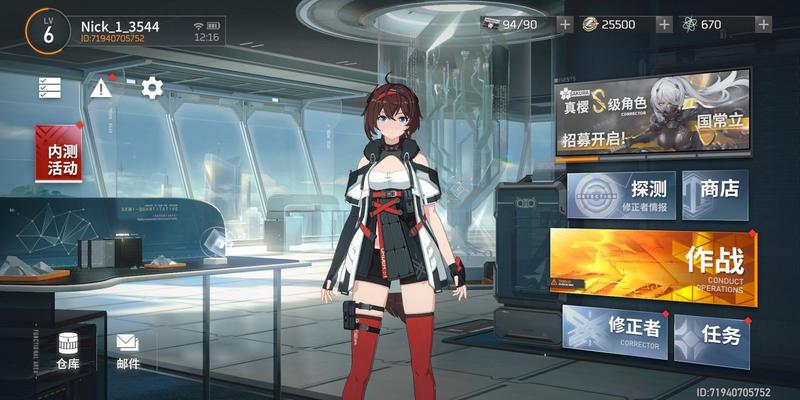Open the red 内测活动 event banner
This screenshot has width=800, height=400.
click(59, 153)
